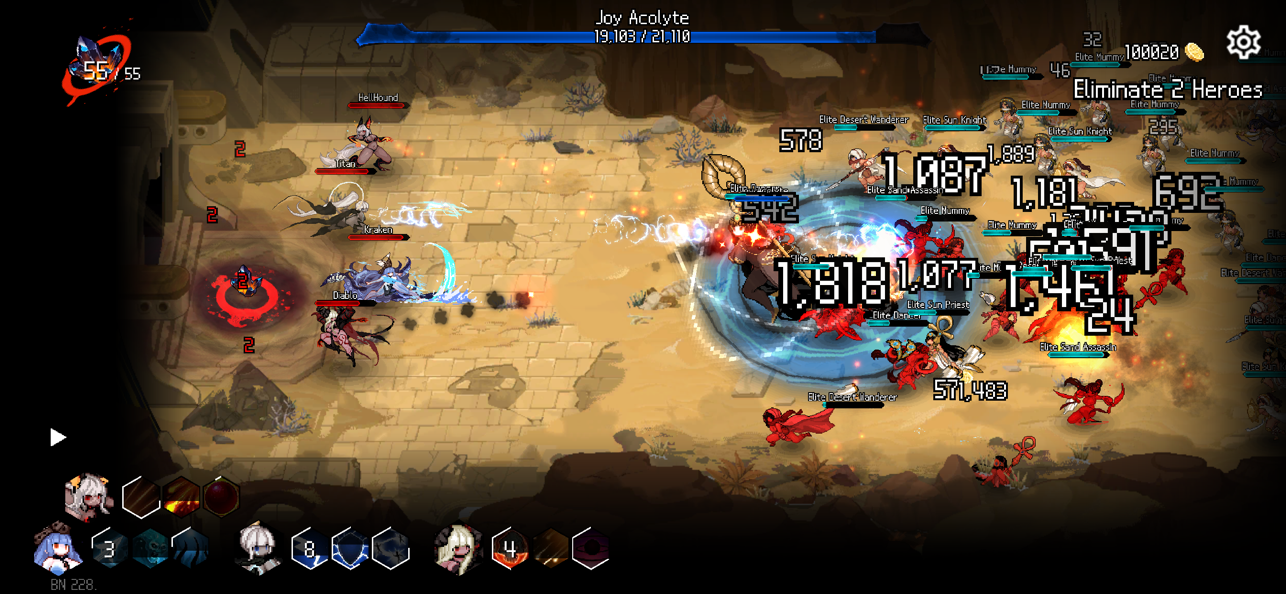Trigger the blue tentacles skill
The image size is (1286, 594).
pyautogui.click(x=190, y=548)
